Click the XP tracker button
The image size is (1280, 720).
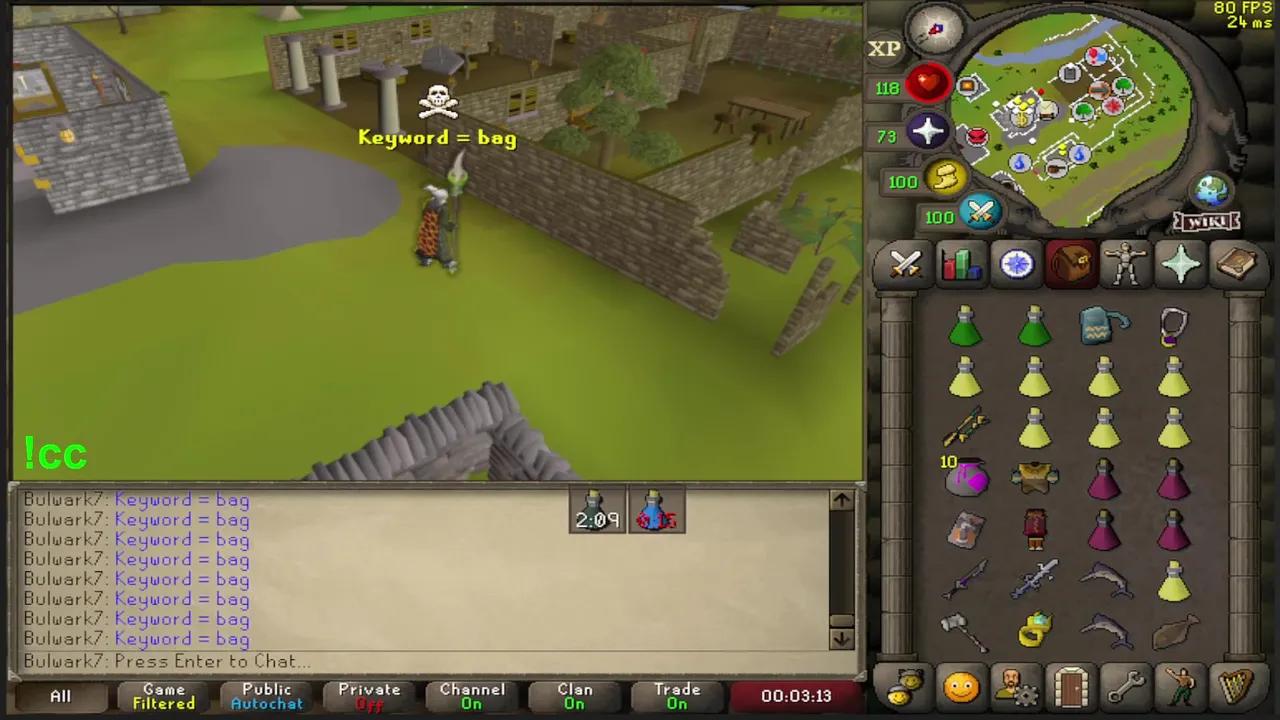coord(884,47)
